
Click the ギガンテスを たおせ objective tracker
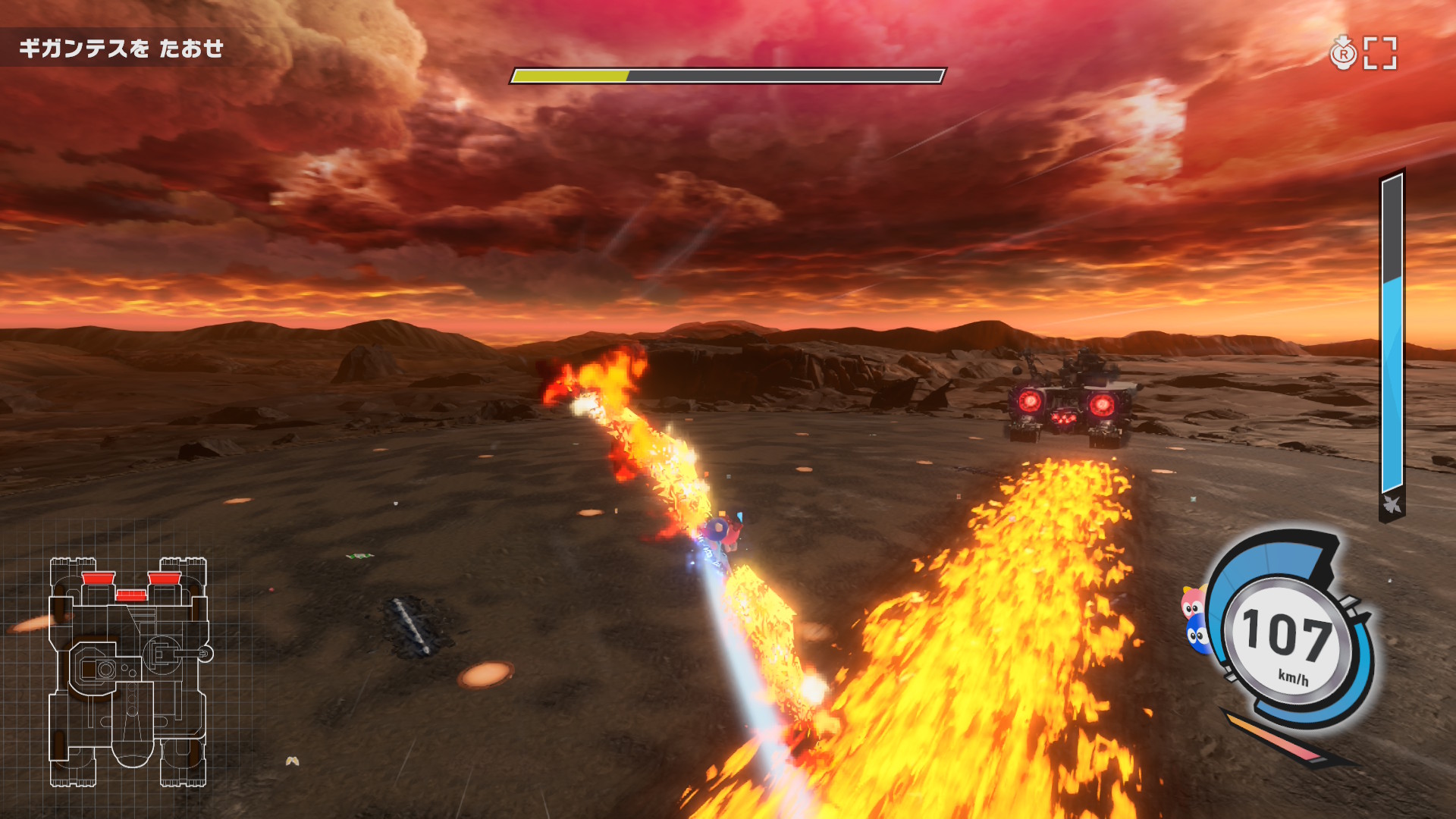[x=121, y=49]
